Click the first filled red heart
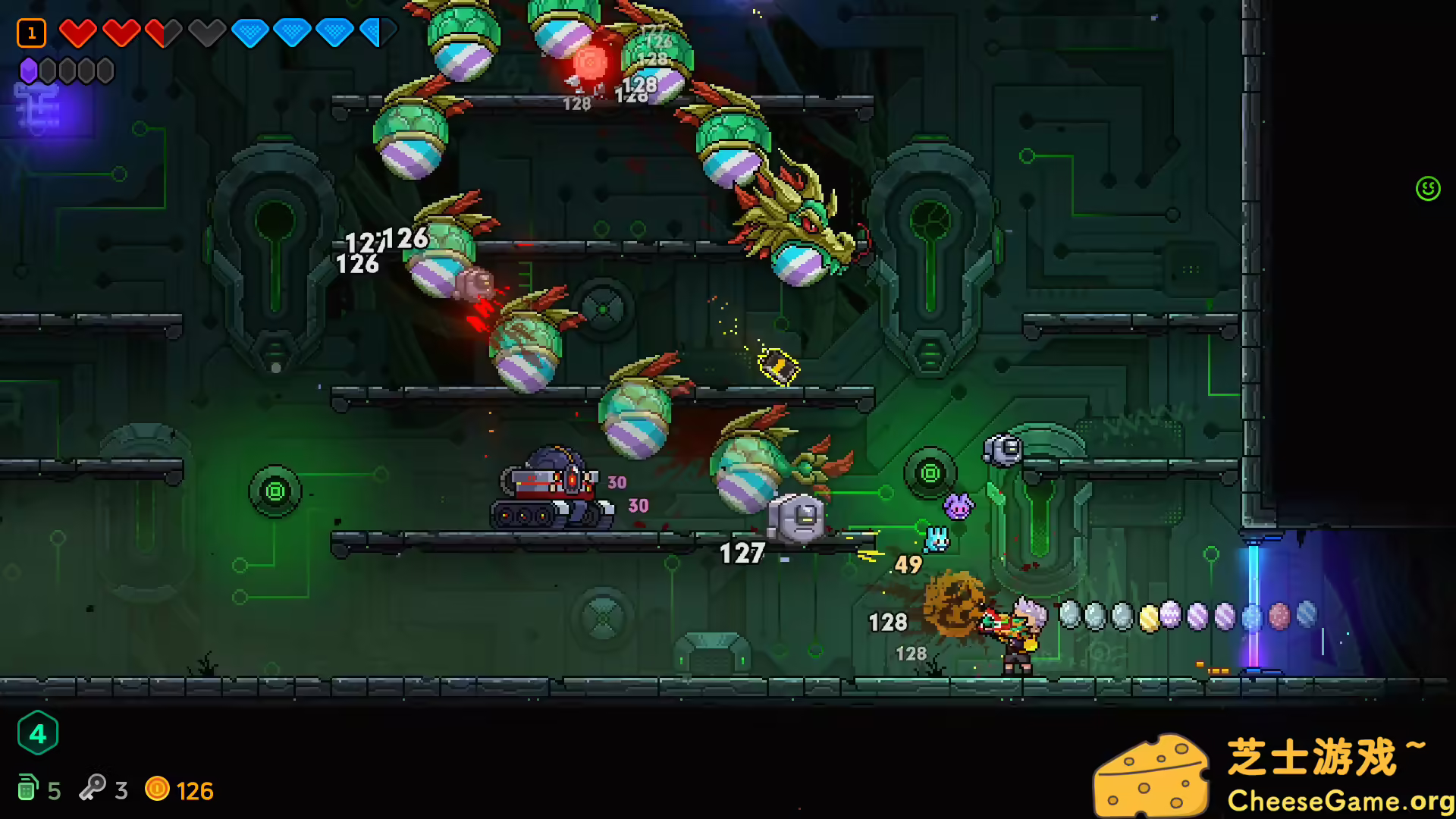 [x=77, y=33]
